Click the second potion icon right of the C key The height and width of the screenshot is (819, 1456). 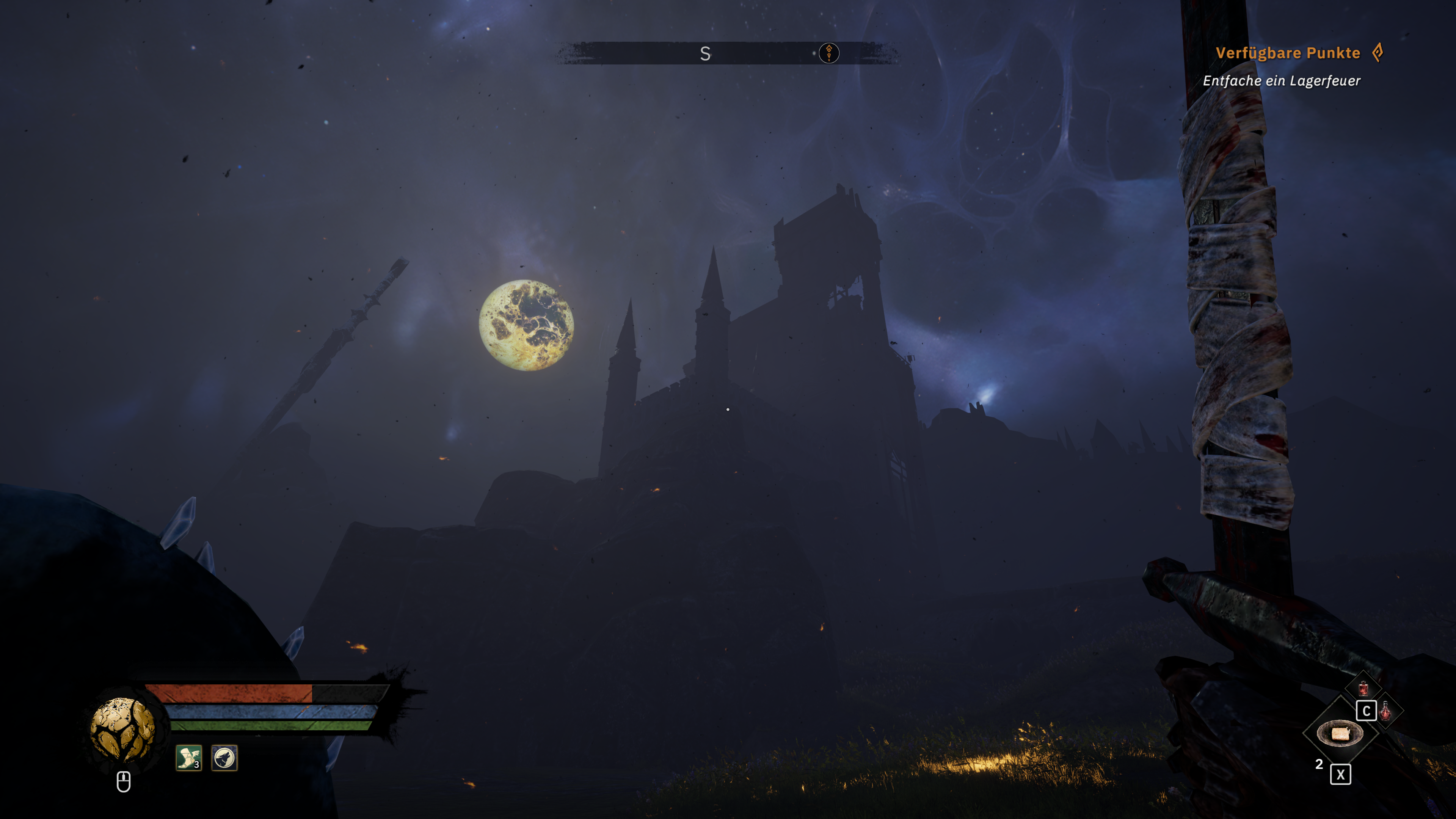[1385, 711]
